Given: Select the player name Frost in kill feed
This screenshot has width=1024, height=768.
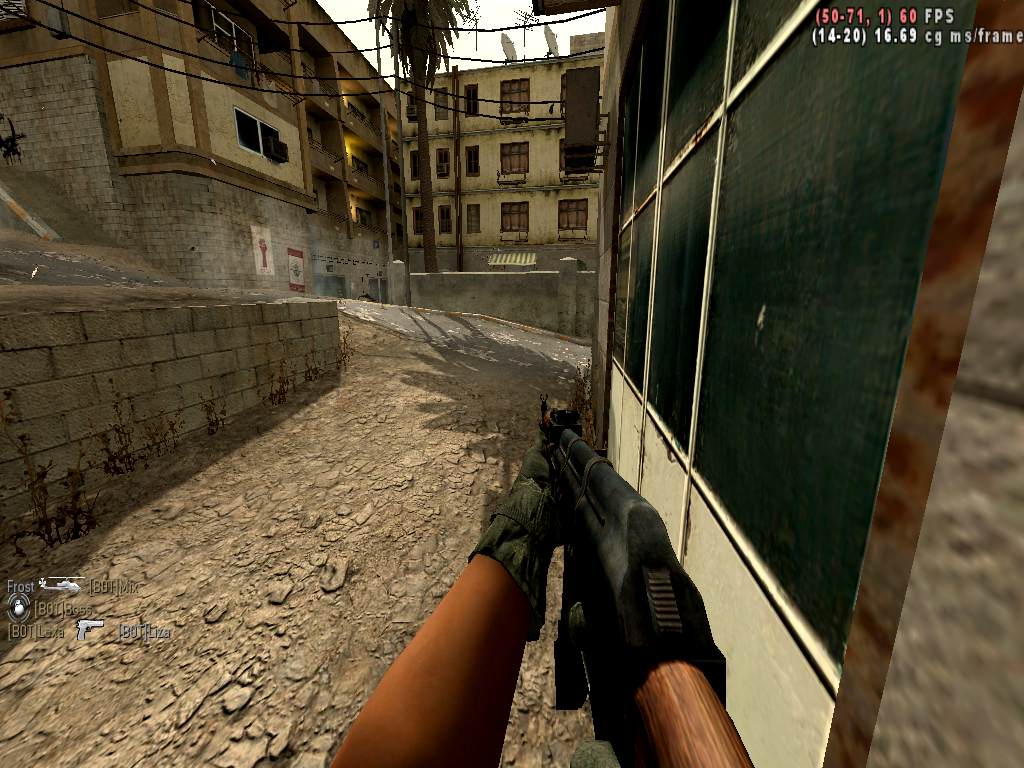Looking at the screenshot, I should (x=21, y=587).
